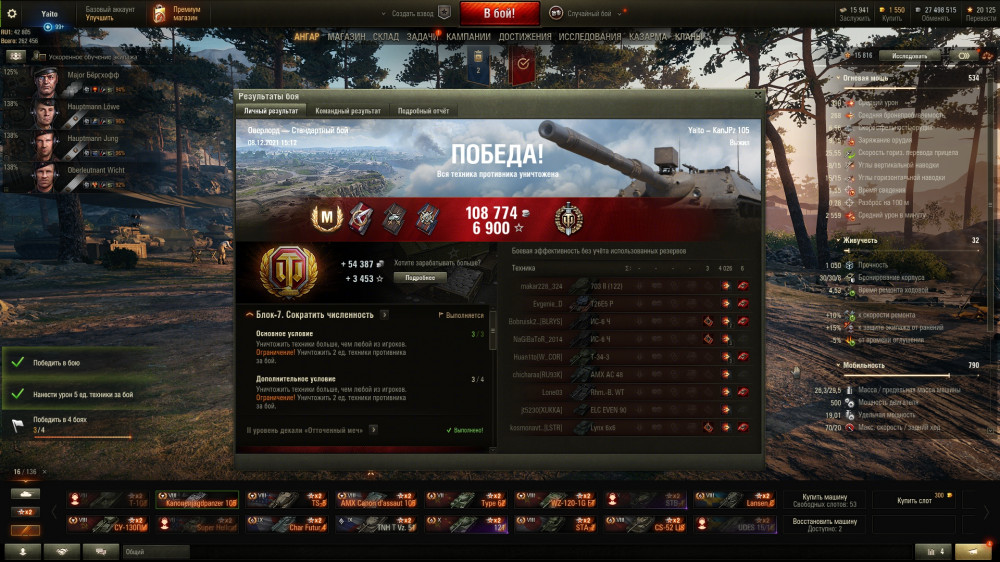The image size is (1000, 562).
Task: Open the Премиум магазин
Action: pos(177,13)
